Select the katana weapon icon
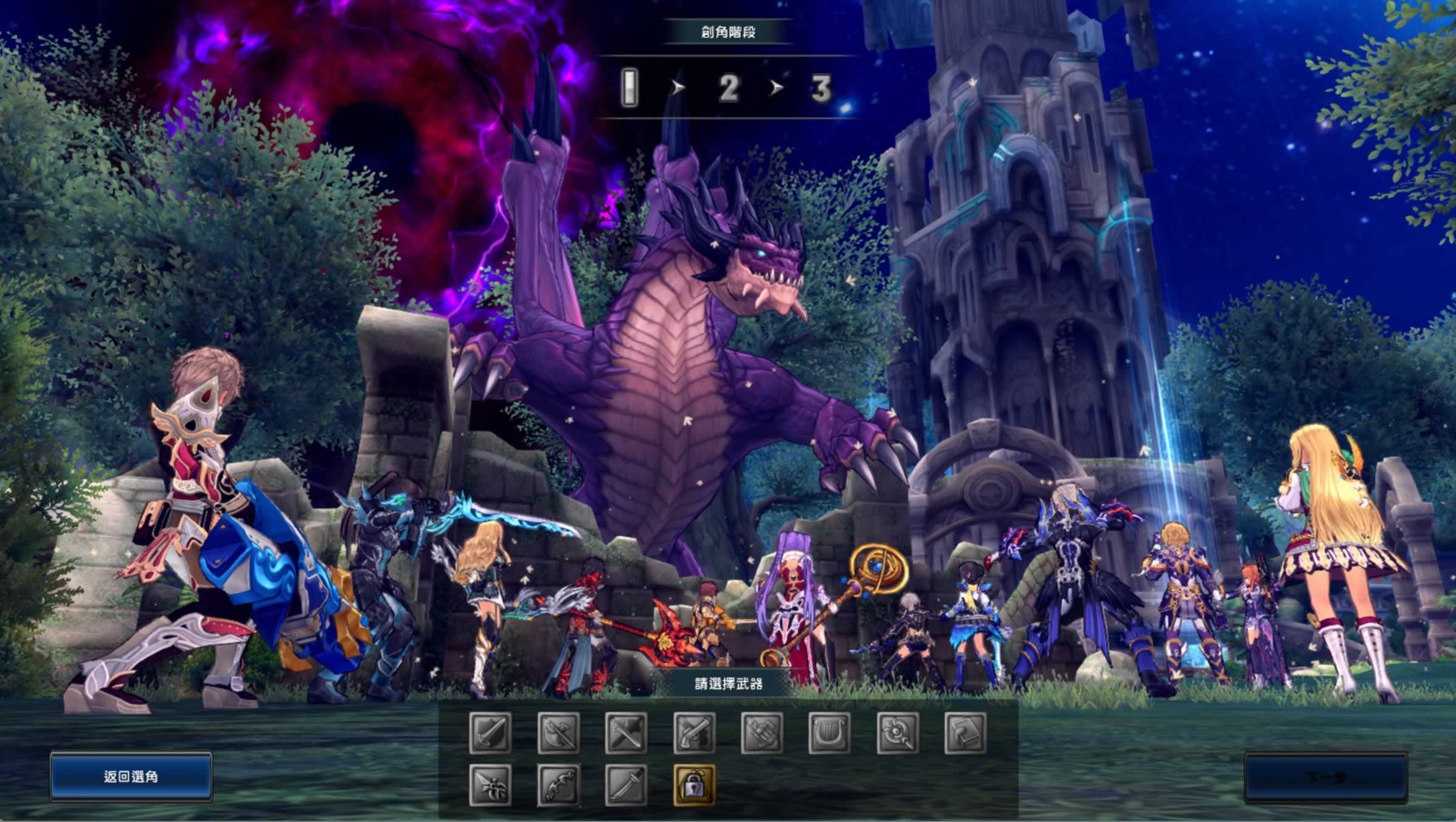The height and width of the screenshot is (822, 1456). pyautogui.click(x=626, y=785)
